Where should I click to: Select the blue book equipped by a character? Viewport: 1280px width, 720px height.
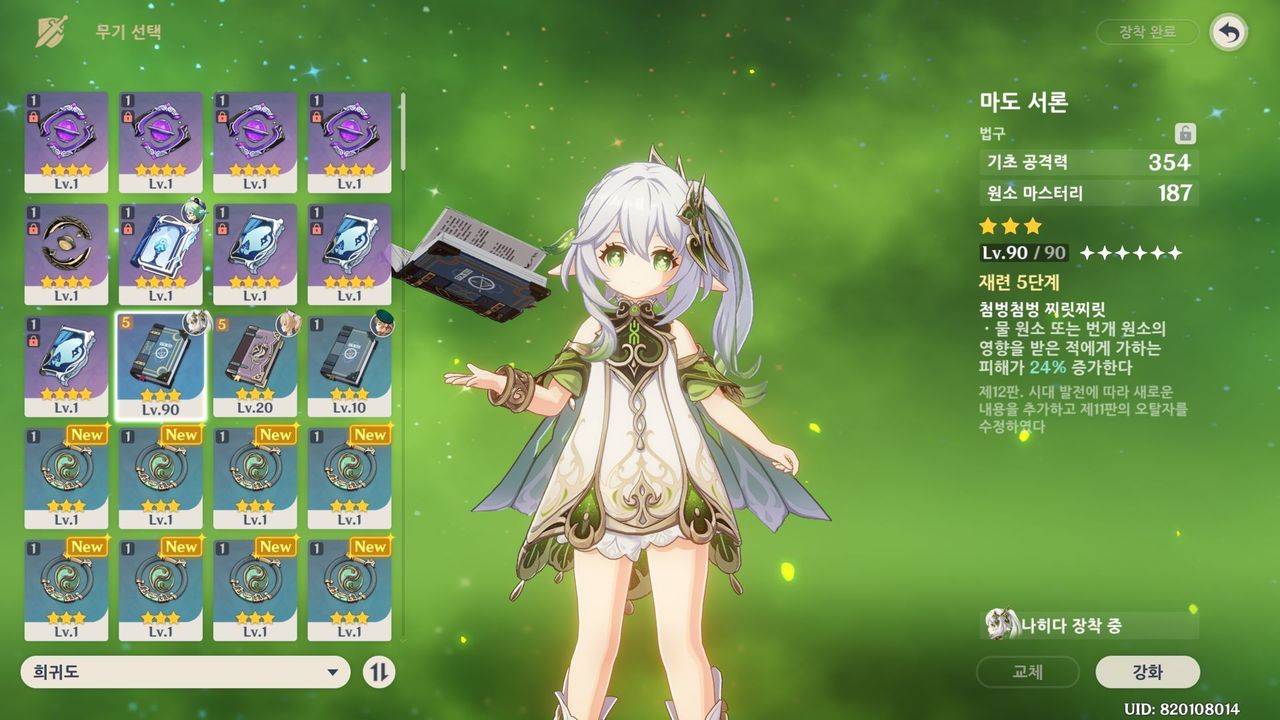point(161,254)
